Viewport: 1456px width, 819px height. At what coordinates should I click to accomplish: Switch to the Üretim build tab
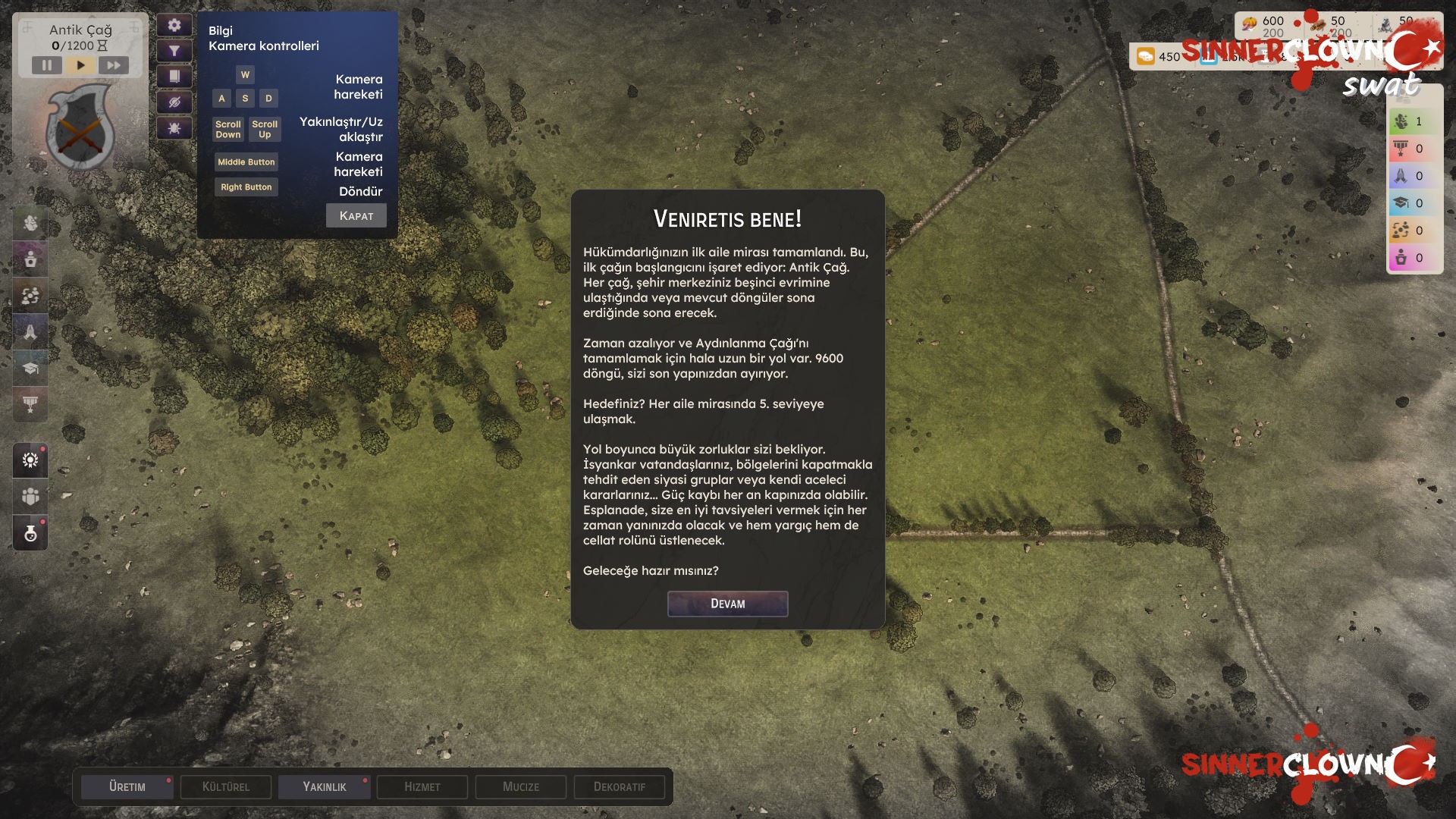point(127,787)
